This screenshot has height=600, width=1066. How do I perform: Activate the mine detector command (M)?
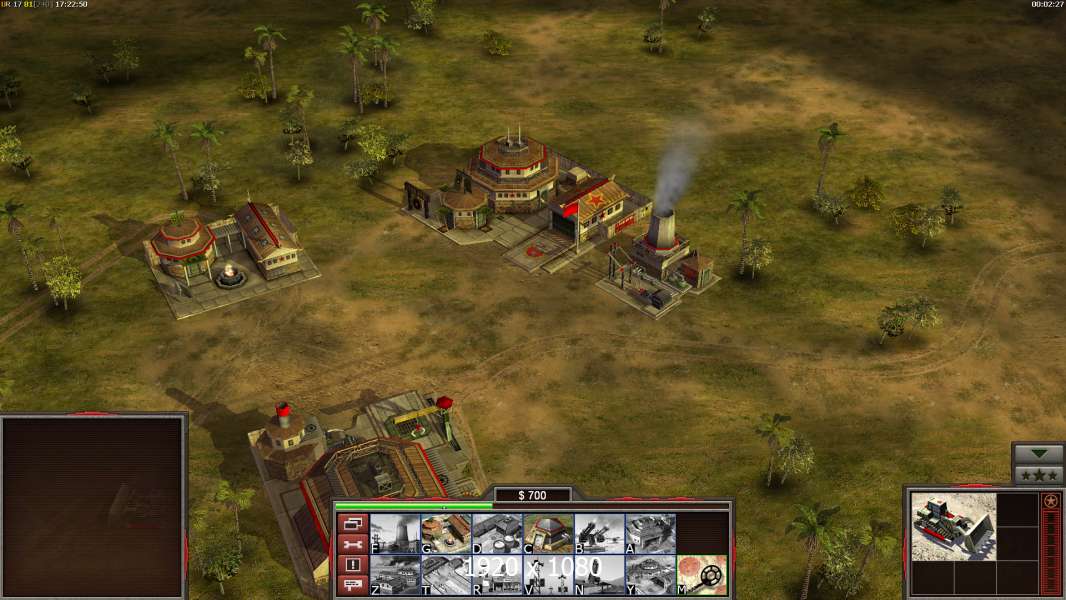pos(701,575)
